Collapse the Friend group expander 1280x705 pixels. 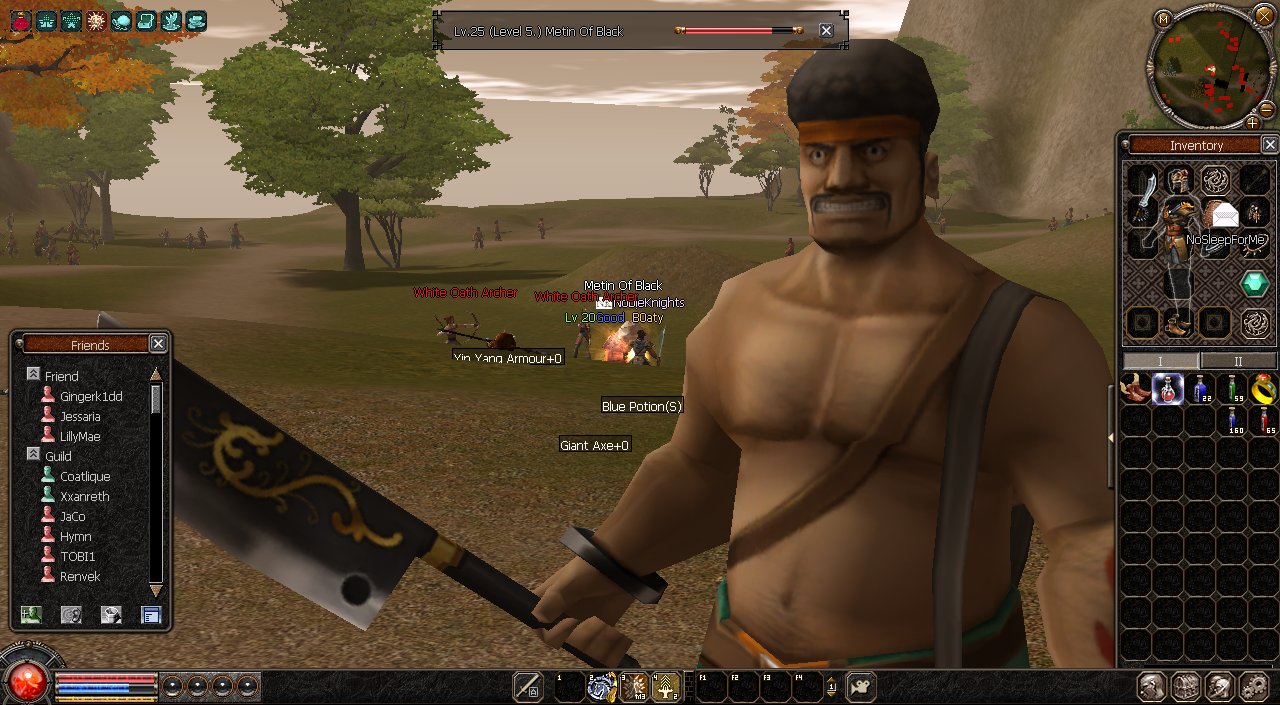(x=33, y=374)
